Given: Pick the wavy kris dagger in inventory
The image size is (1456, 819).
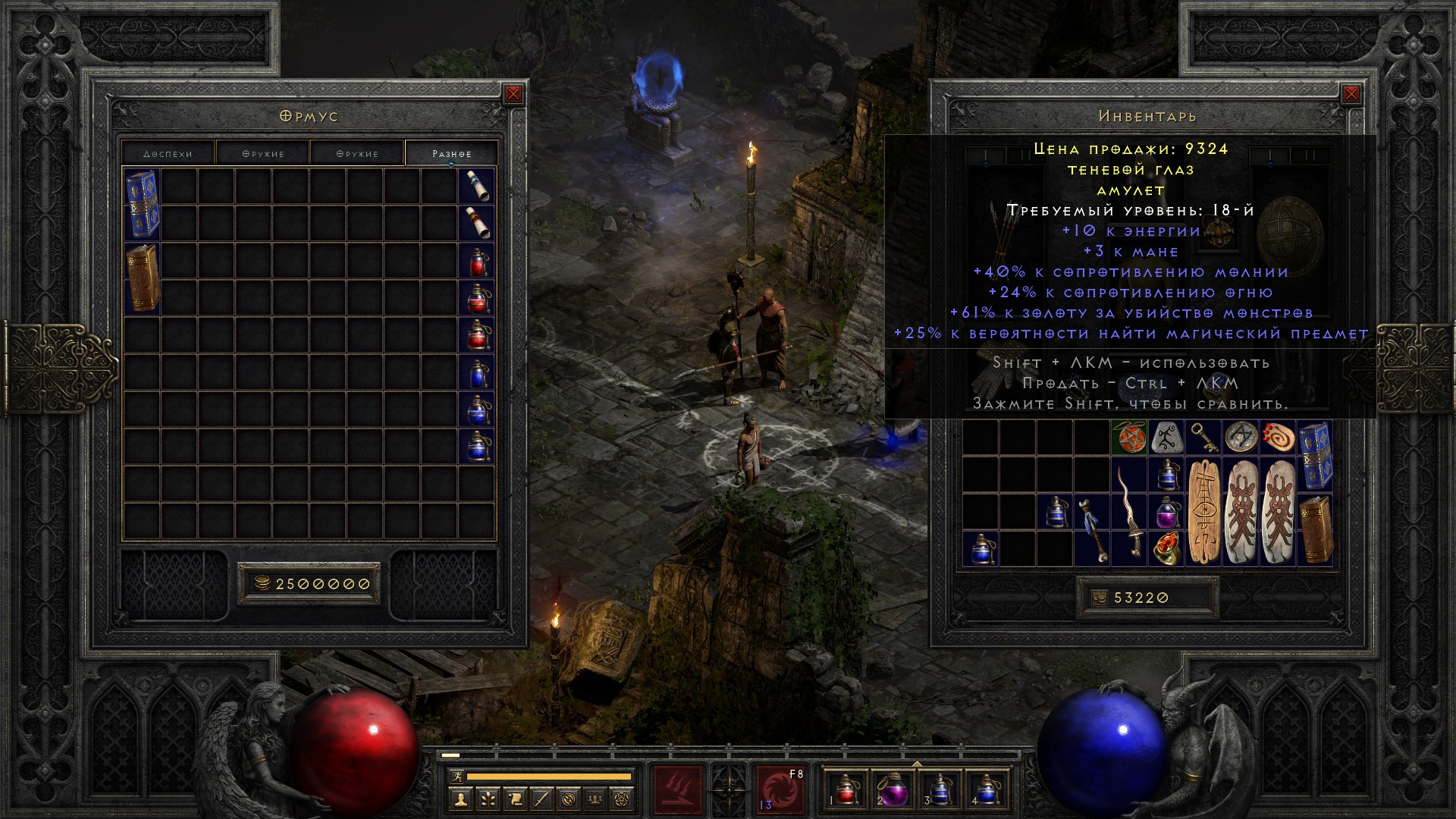Looking at the screenshot, I should 1129,512.
